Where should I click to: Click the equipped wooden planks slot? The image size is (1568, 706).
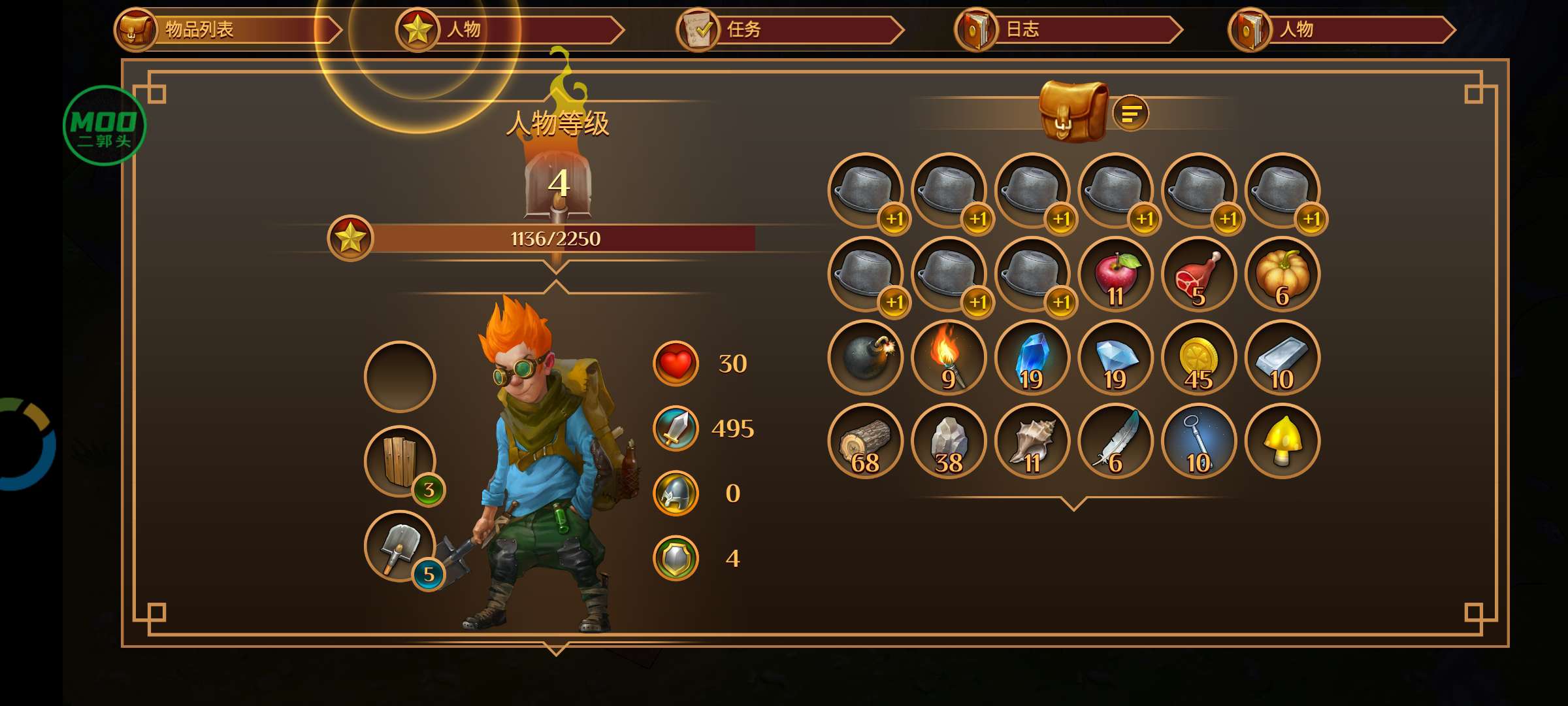[x=400, y=462]
